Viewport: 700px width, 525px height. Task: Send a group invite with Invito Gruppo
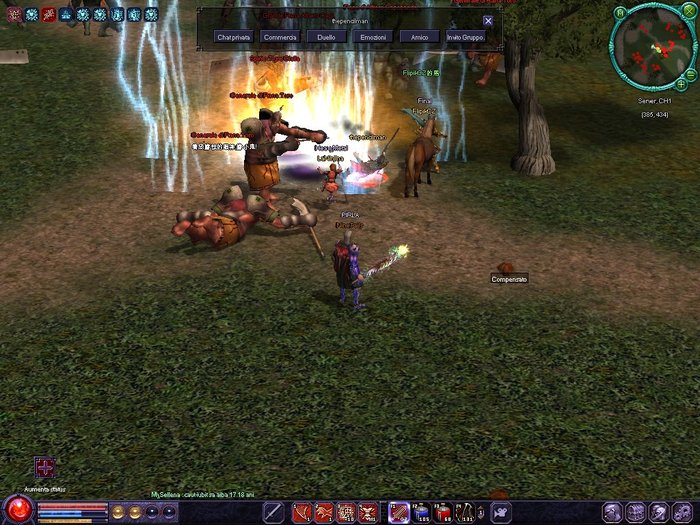[465, 37]
